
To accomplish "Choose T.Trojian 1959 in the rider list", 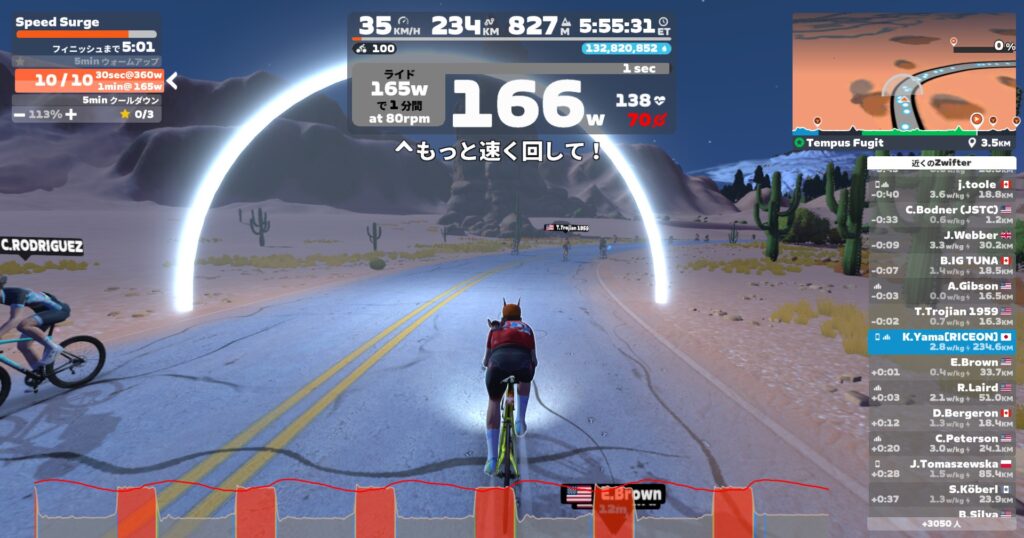I will point(942,316).
